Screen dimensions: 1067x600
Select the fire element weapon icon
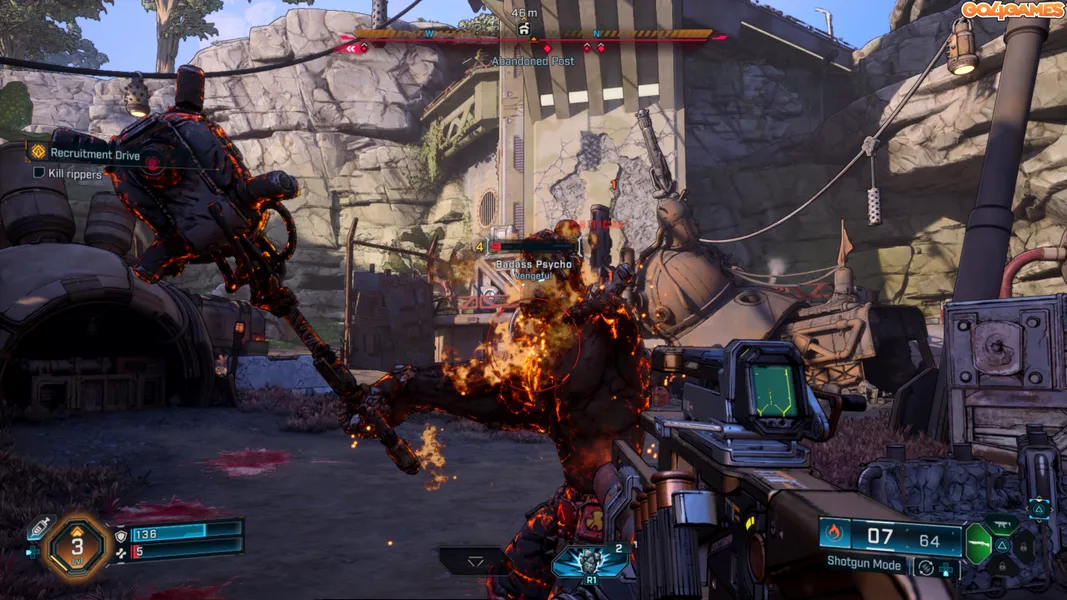coord(834,533)
